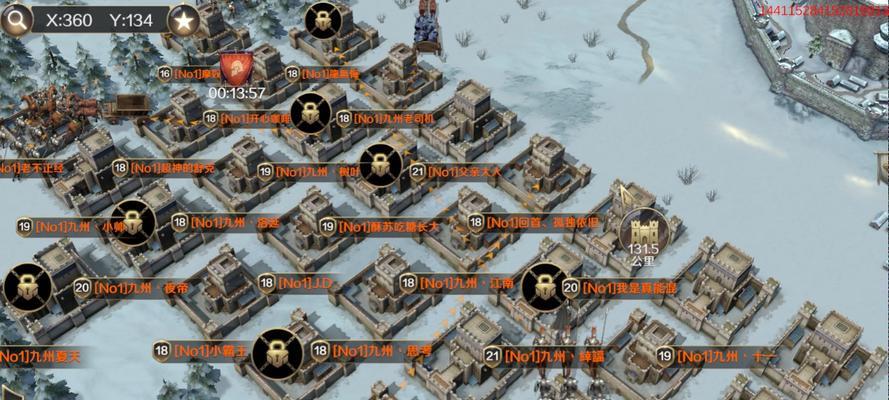Select the red helmet banner with timer
889x400 pixels.
click(236, 69)
